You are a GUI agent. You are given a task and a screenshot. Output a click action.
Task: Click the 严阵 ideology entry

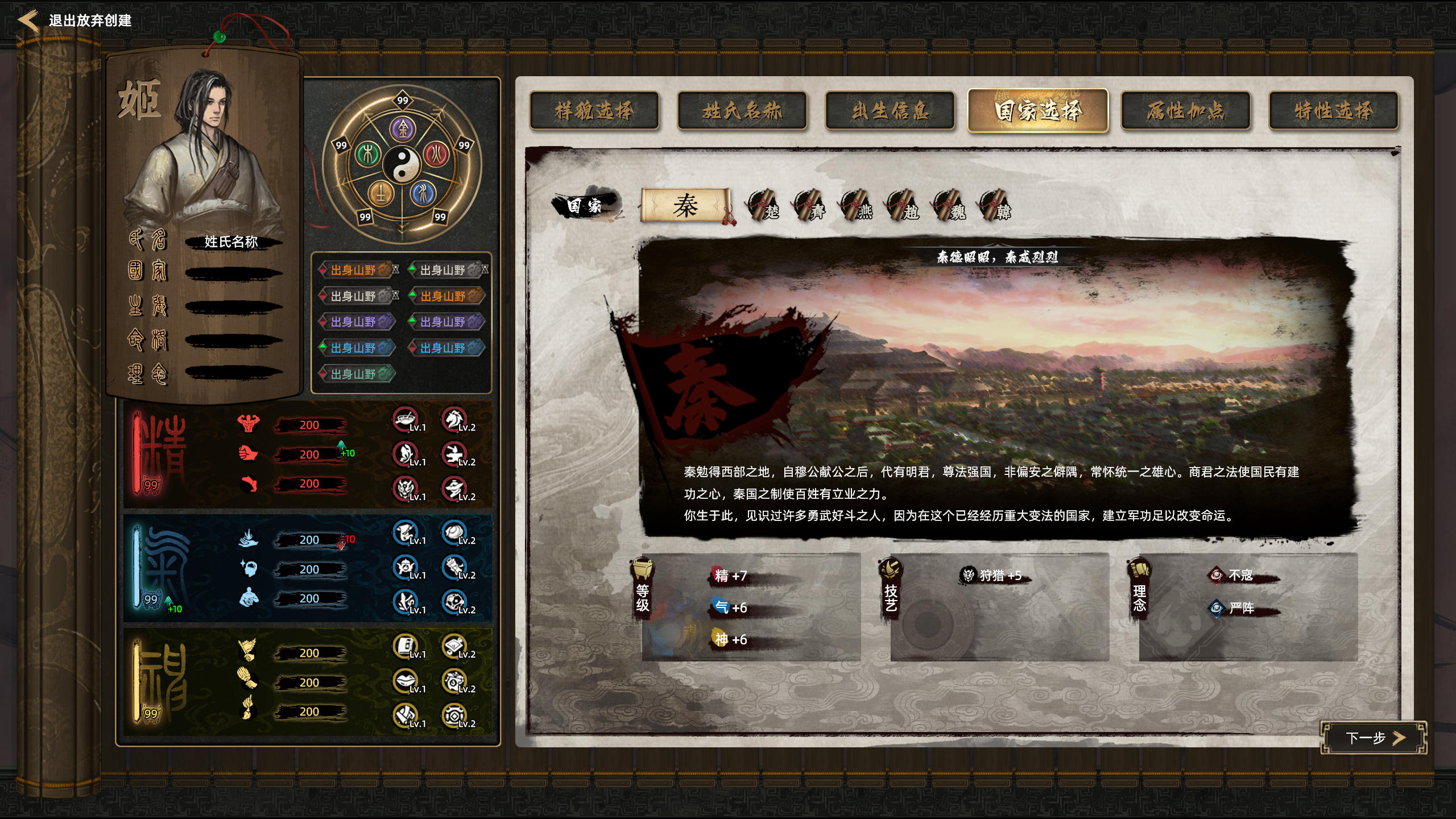click(1240, 609)
